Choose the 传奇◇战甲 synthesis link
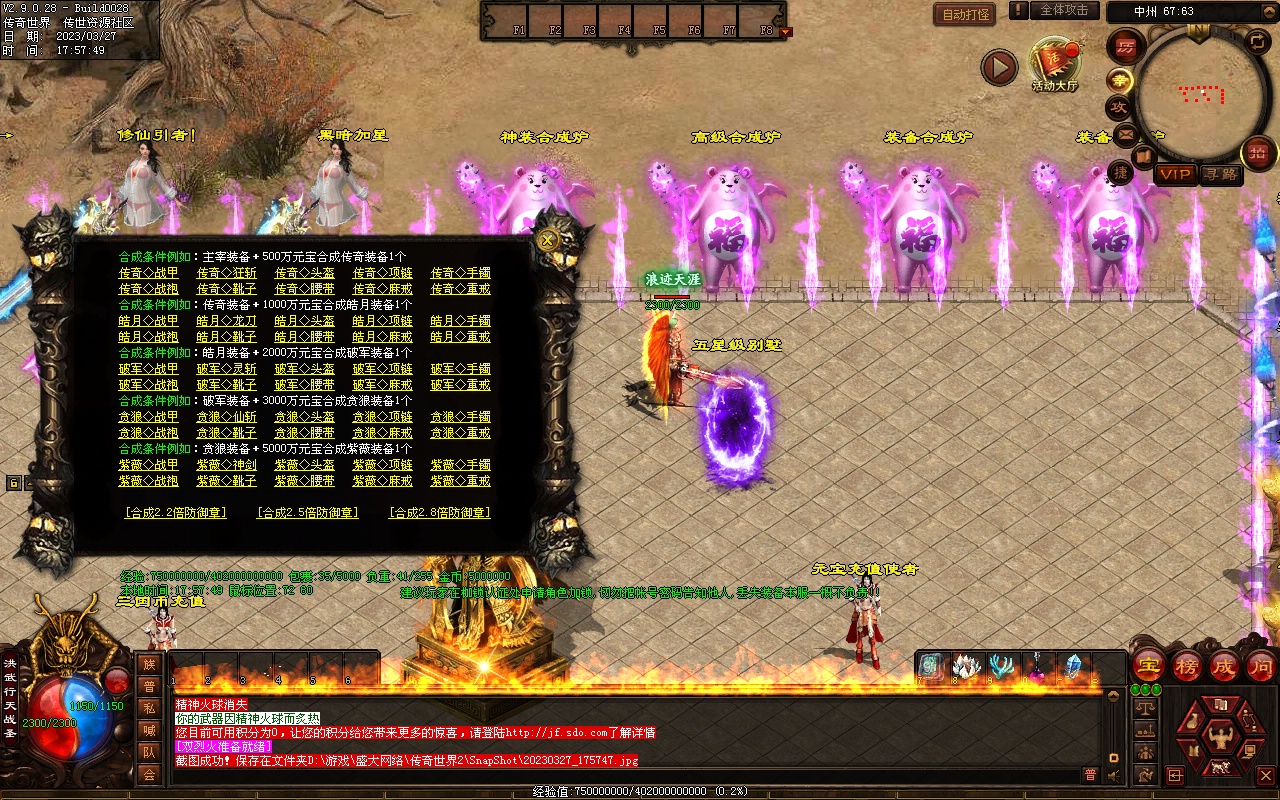Image resolution: width=1280 pixels, height=800 pixels. (x=148, y=273)
